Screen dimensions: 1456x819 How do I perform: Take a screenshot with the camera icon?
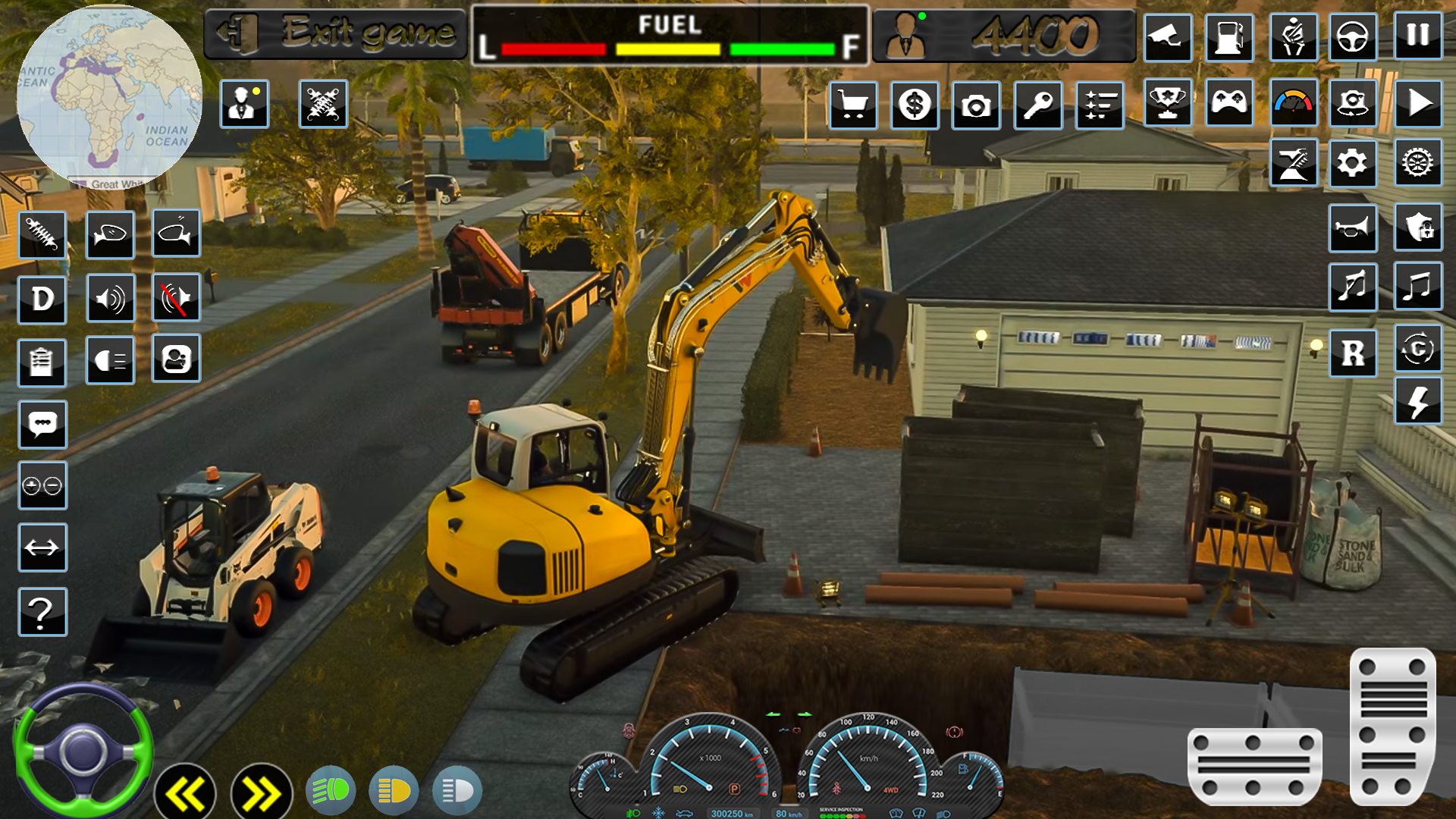pos(976,106)
